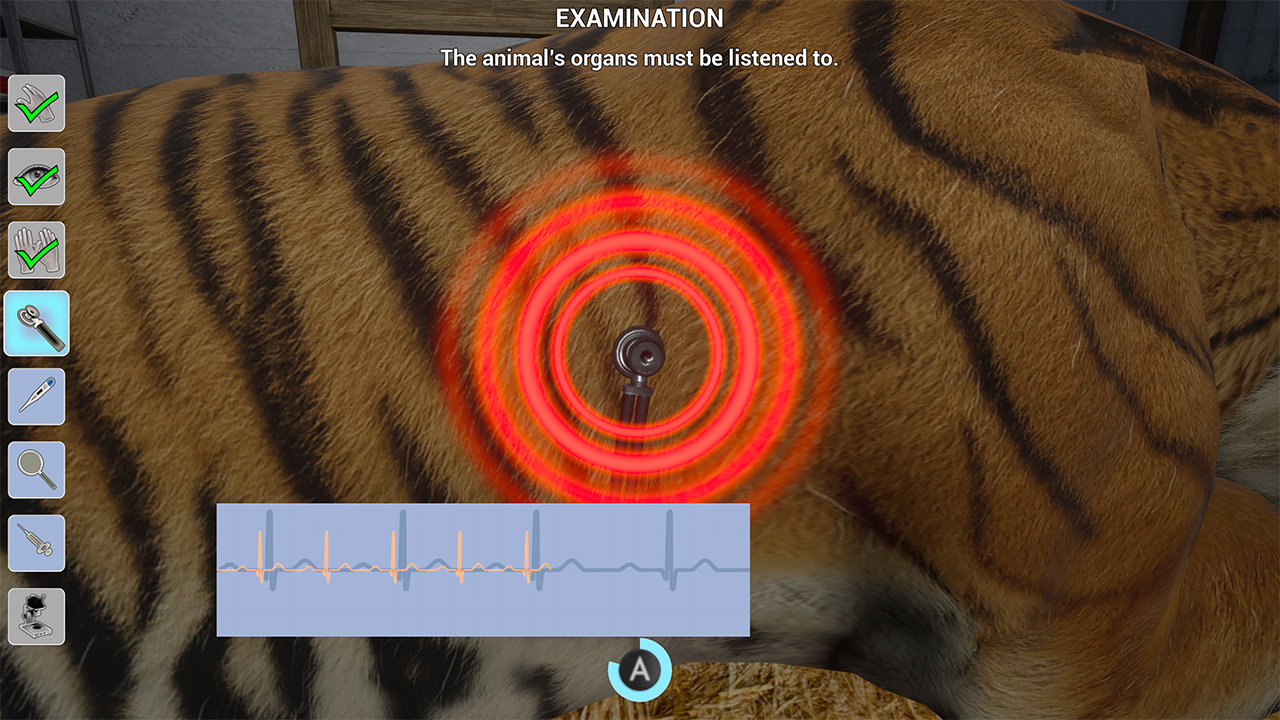Choose the magnifying glass examination tool
Image resolution: width=1280 pixels, height=720 pixels.
tap(36, 468)
